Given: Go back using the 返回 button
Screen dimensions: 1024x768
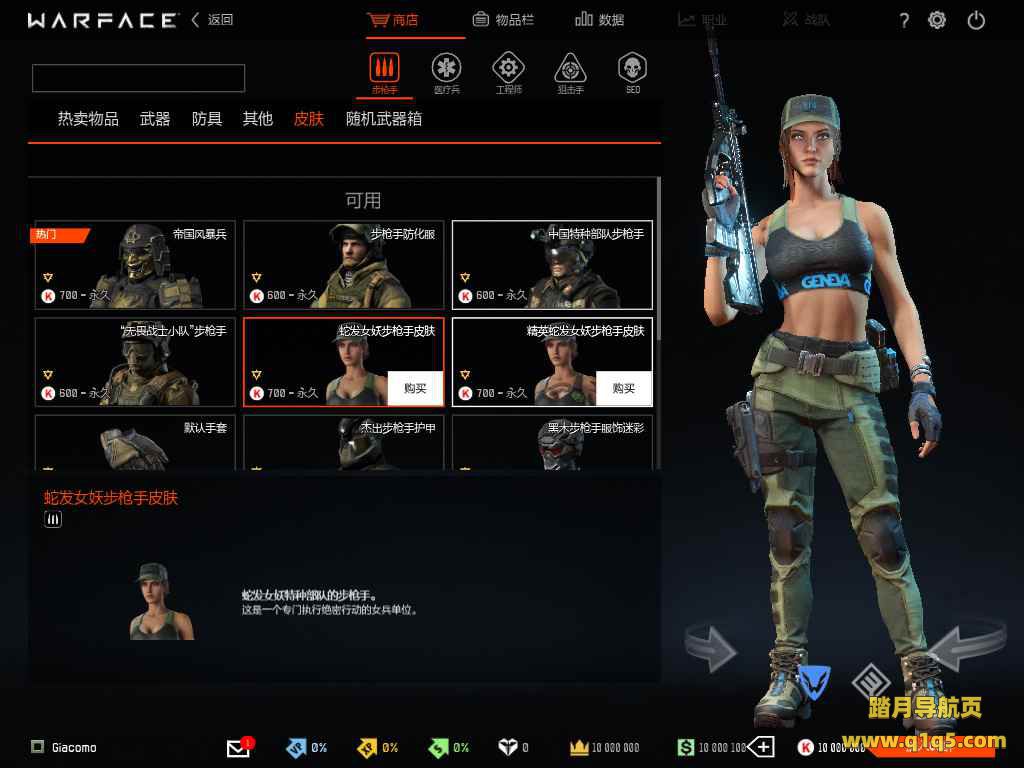Looking at the screenshot, I should click(x=212, y=19).
